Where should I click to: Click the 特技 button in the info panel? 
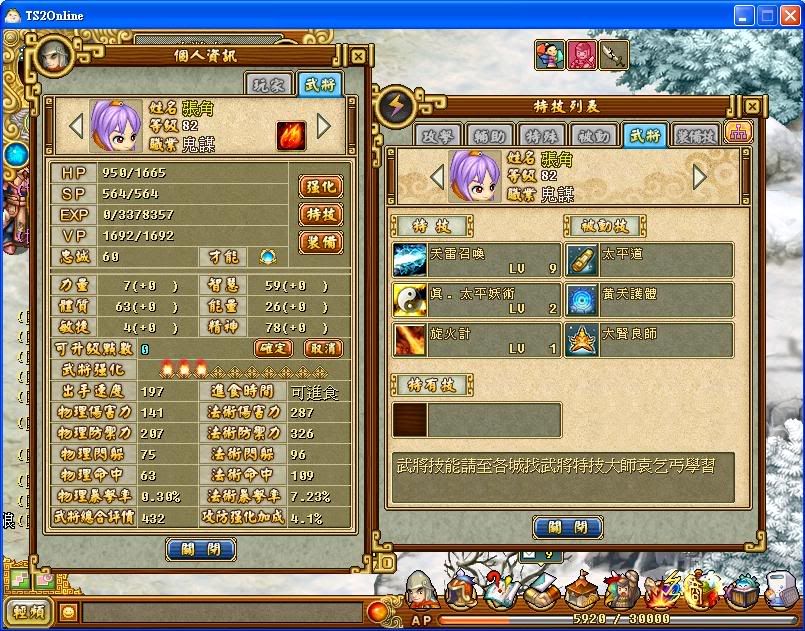coord(320,214)
